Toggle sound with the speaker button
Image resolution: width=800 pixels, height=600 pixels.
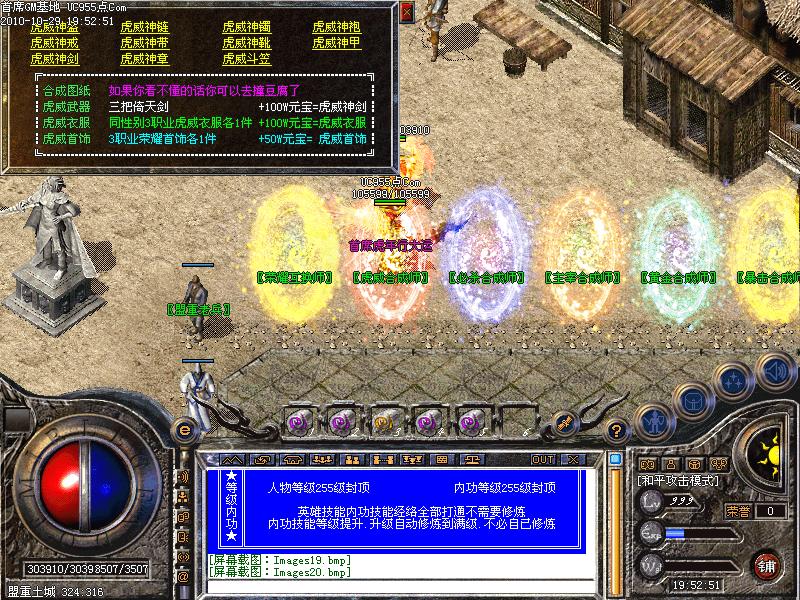pyautogui.click(x=775, y=370)
